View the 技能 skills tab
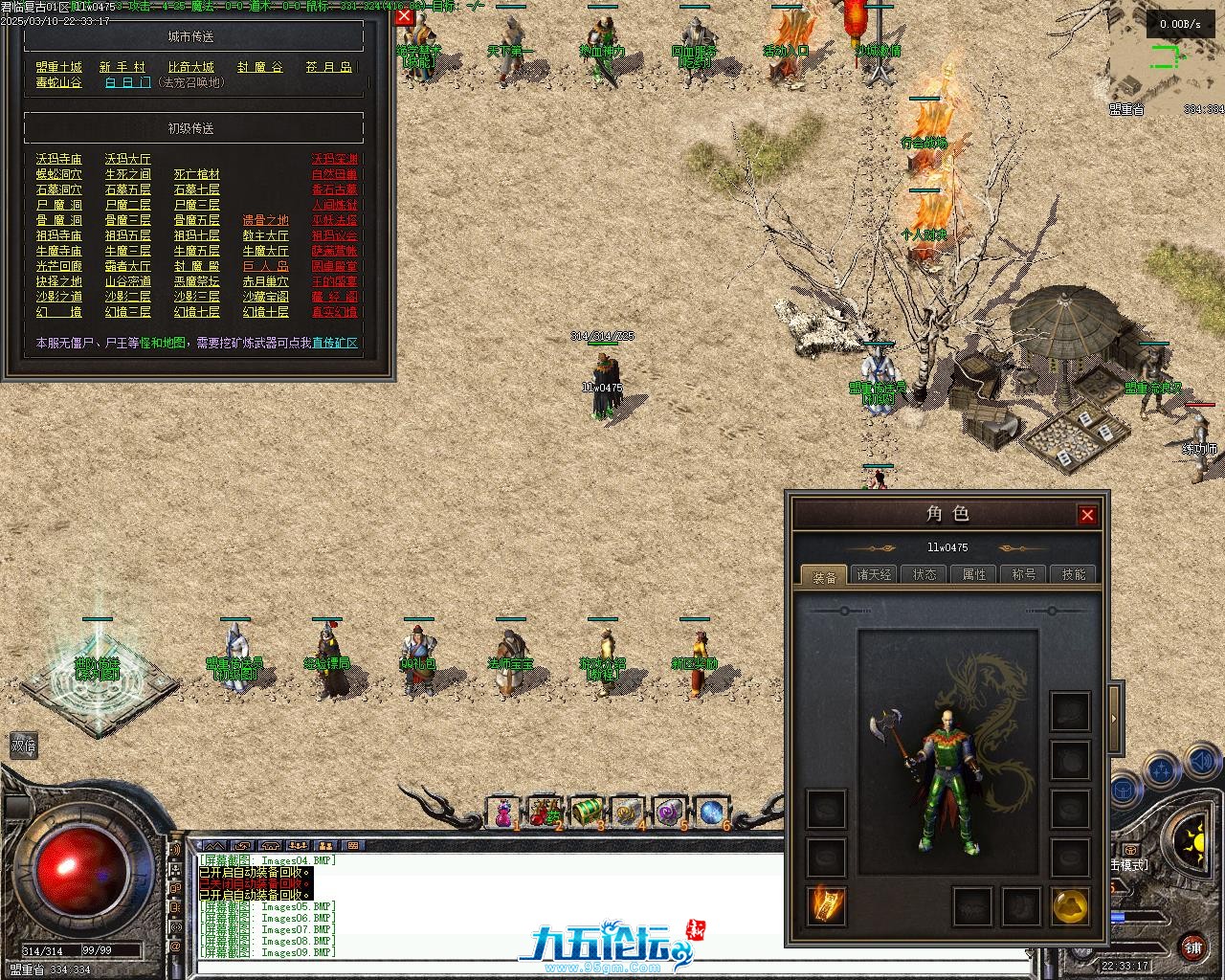Viewport: 1225px width, 980px height. point(1074,574)
